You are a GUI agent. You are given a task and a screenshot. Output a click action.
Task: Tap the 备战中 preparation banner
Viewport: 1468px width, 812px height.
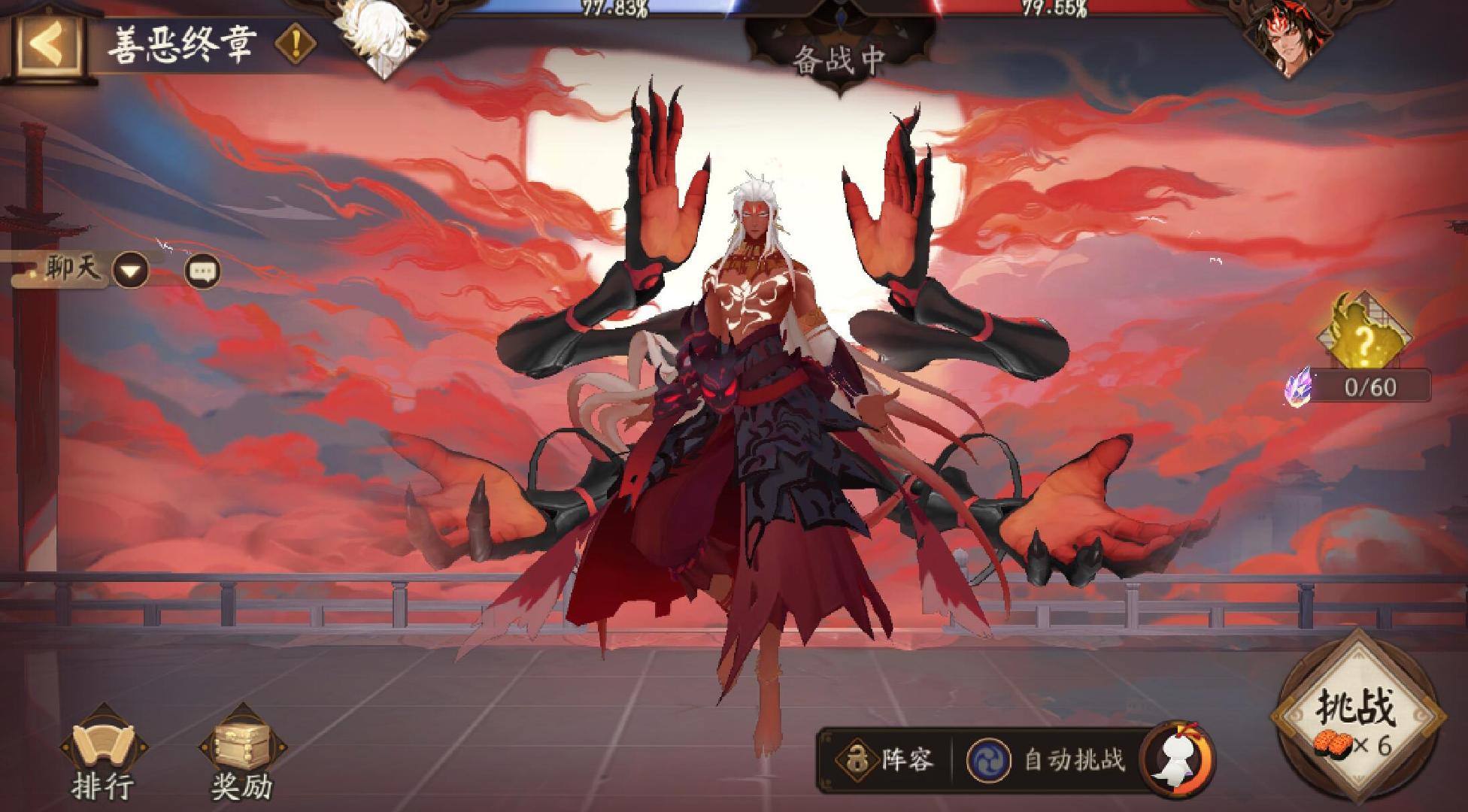[839, 58]
